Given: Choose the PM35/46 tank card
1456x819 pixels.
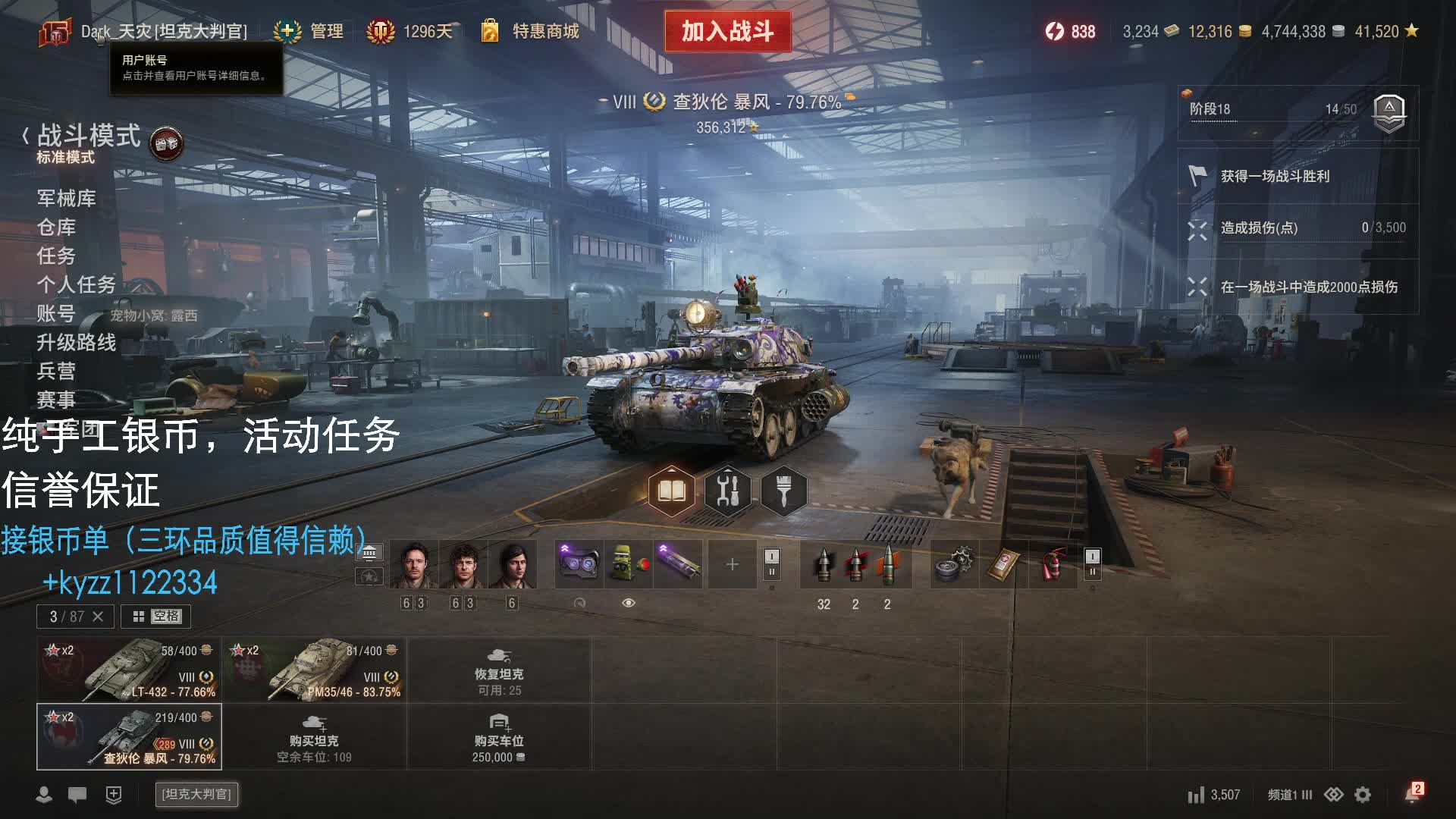Looking at the screenshot, I should coord(314,670).
